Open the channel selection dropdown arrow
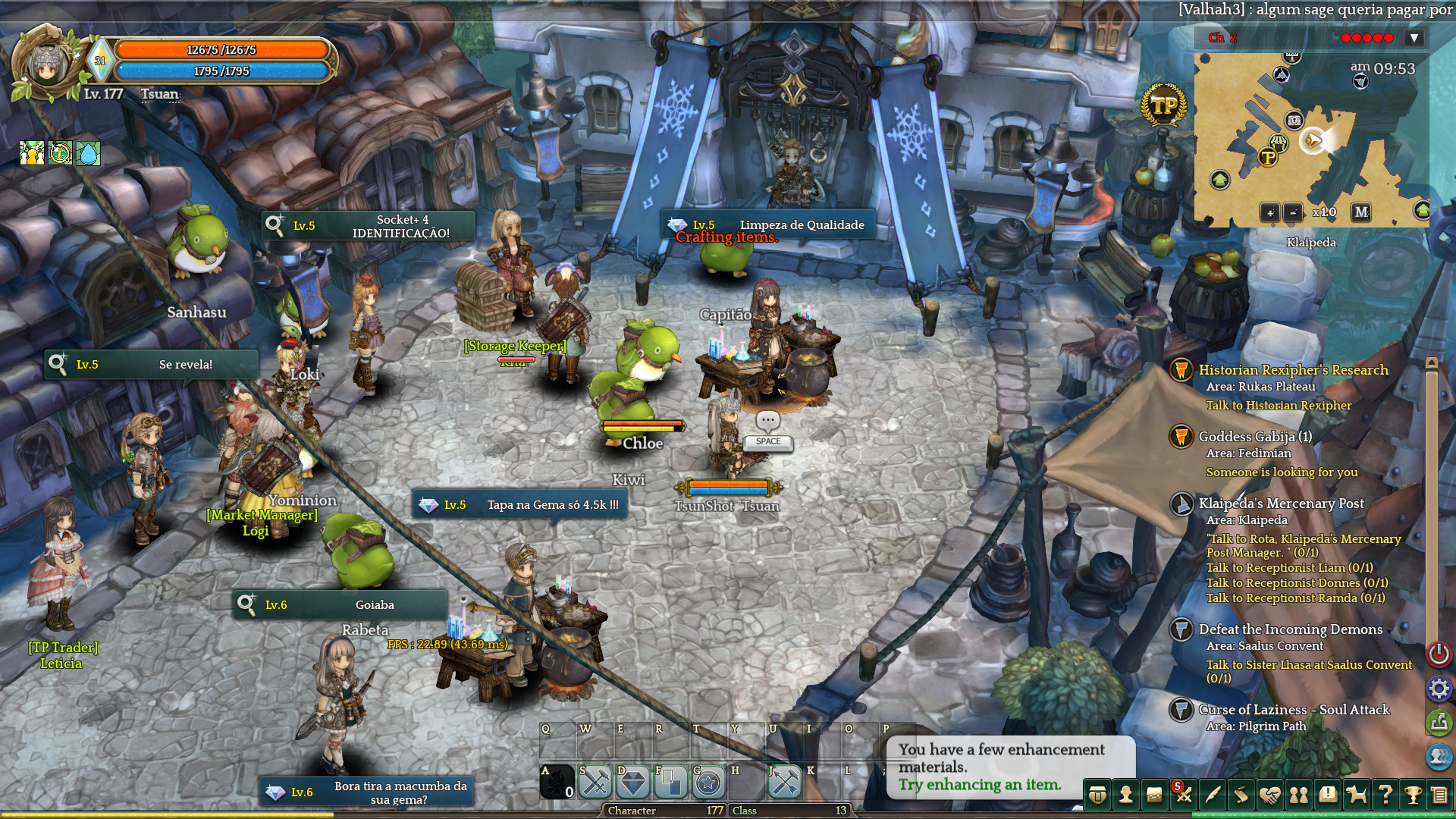This screenshot has width=1456, height=819. pos(1414,38)
